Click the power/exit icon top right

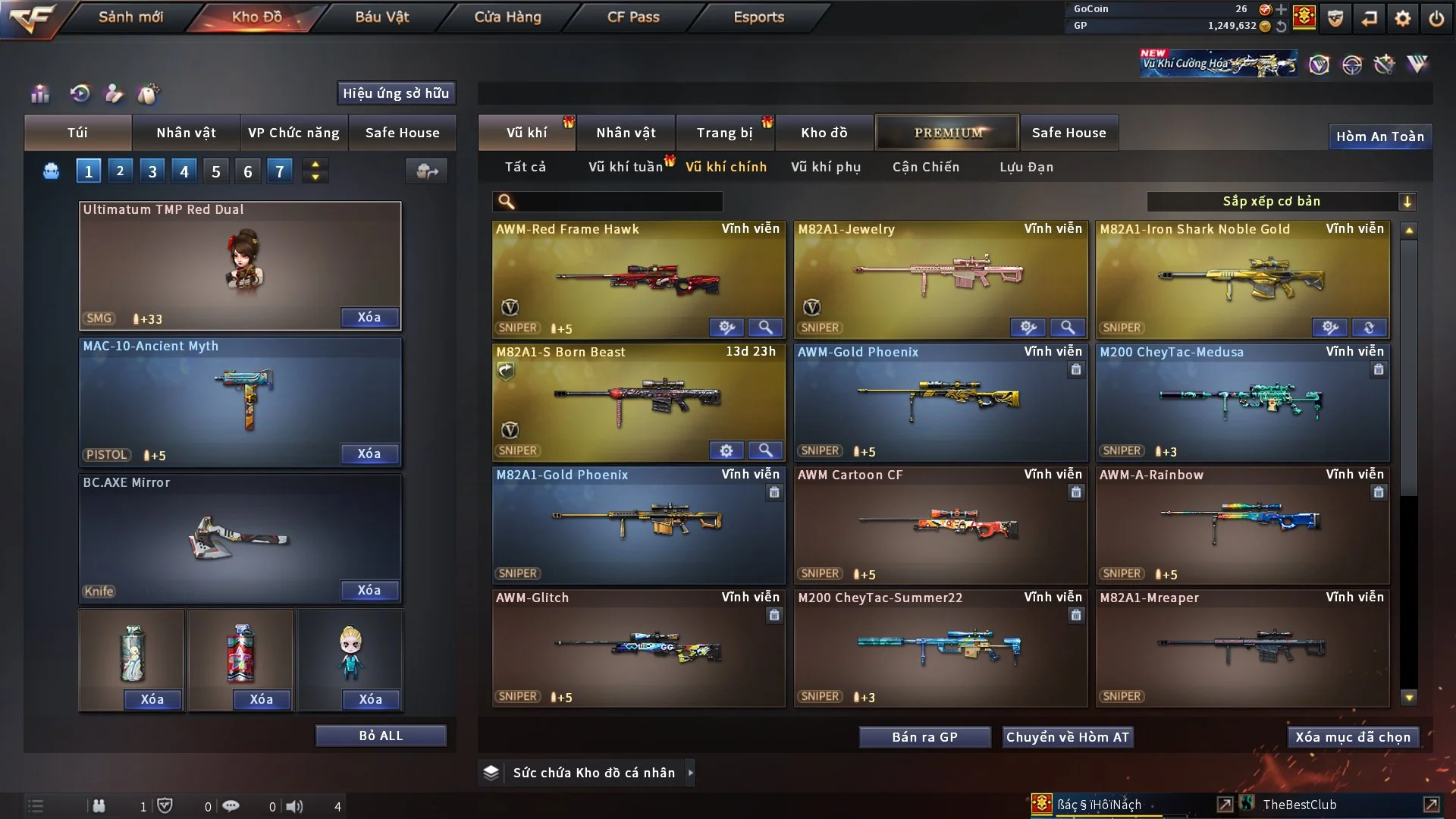(x=1437, y=17)
